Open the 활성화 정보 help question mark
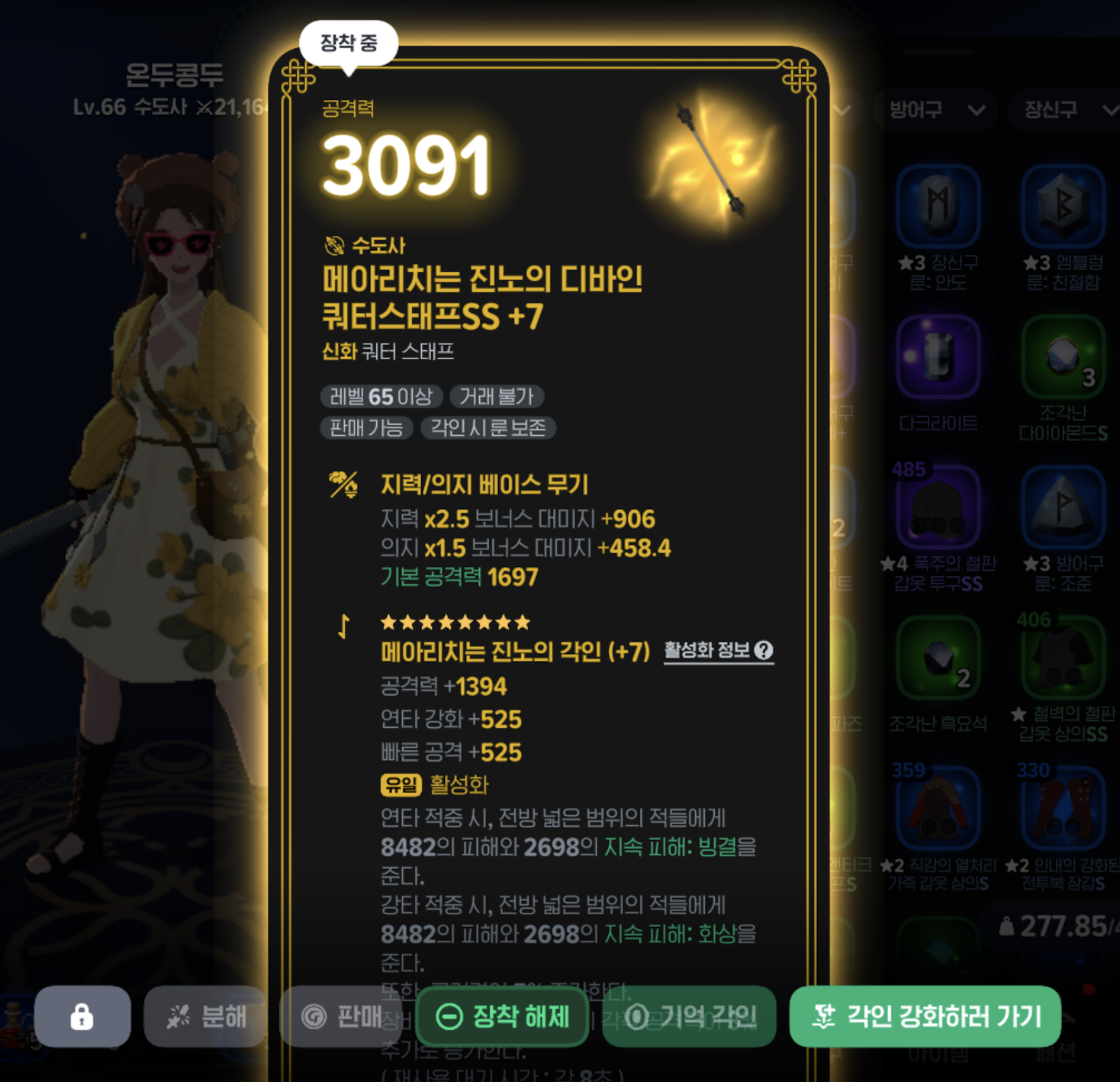 tap(764, 651)
